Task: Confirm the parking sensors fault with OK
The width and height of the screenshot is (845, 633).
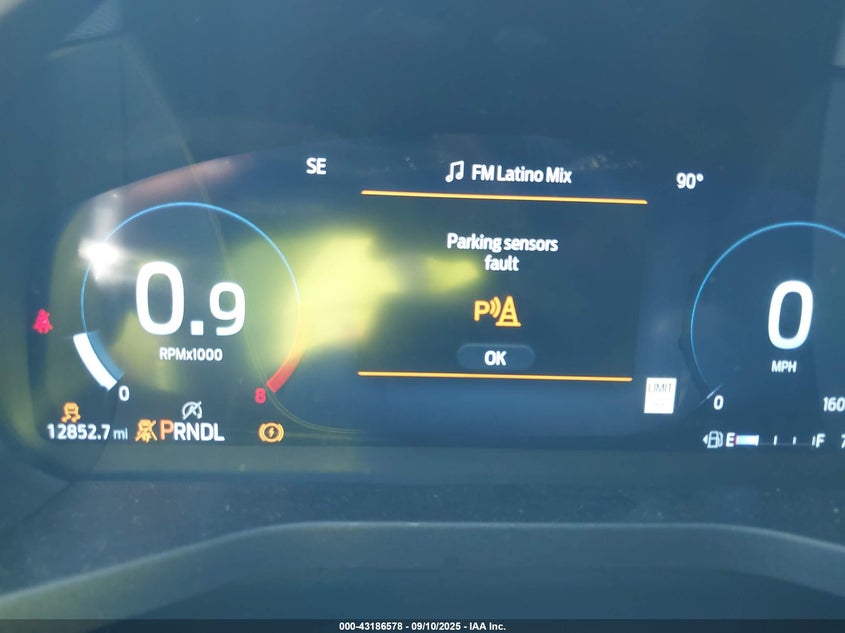Action: click(495, 357)
